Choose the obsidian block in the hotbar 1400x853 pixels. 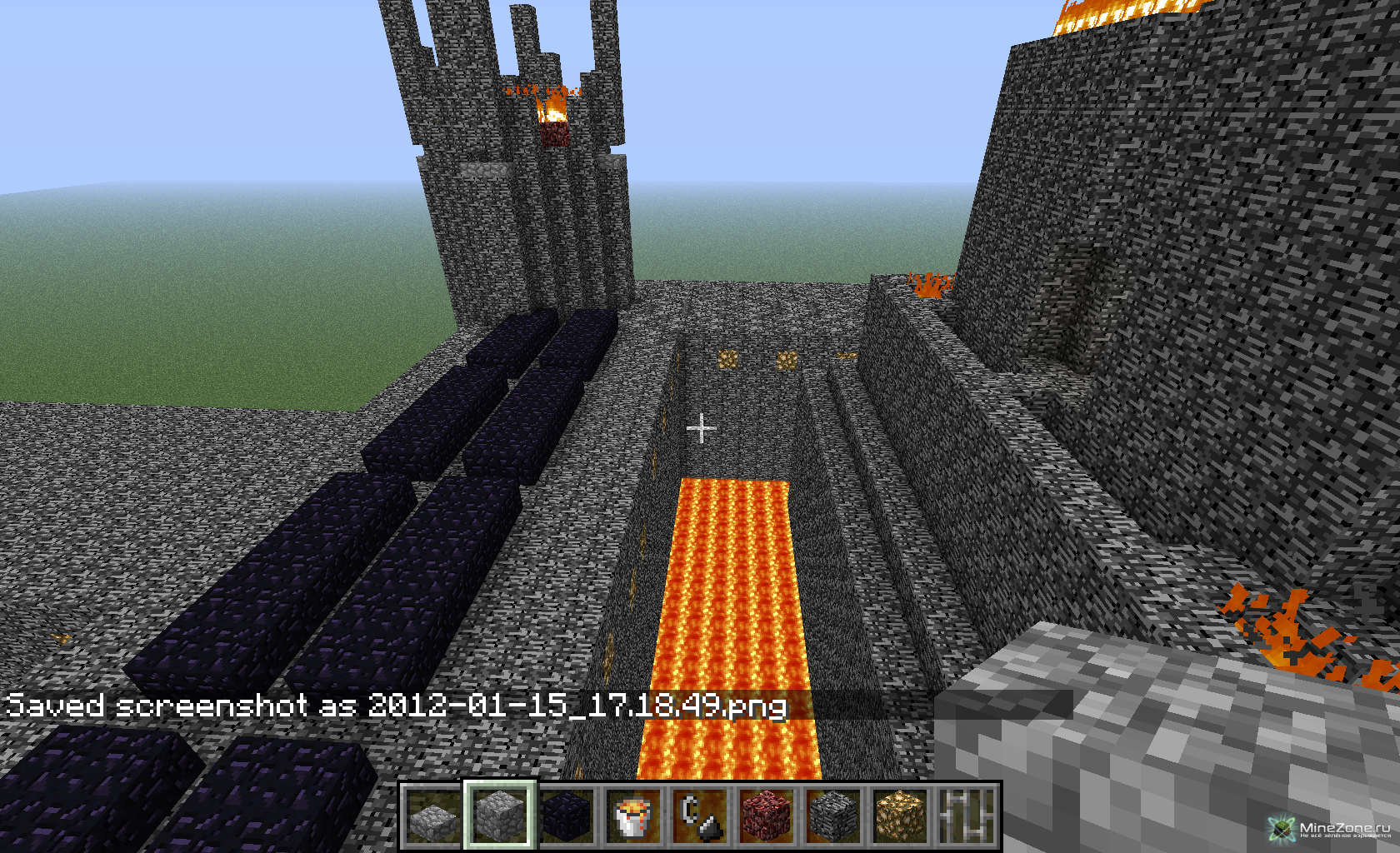click(567, 816)
